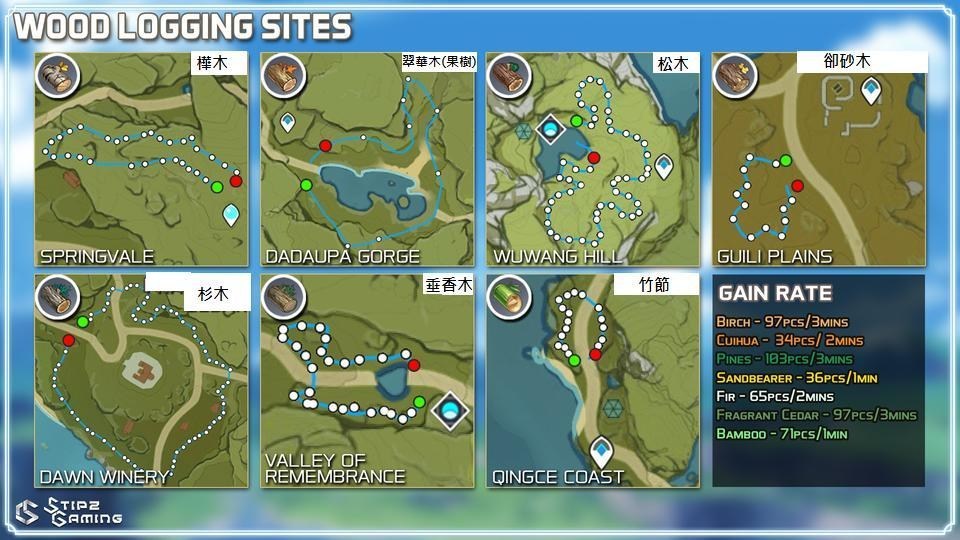Viewport: 960px width, 540px height.
Task: Click the teleport waypoint on Qingce Coast
Action: click(x=601, y=451)
